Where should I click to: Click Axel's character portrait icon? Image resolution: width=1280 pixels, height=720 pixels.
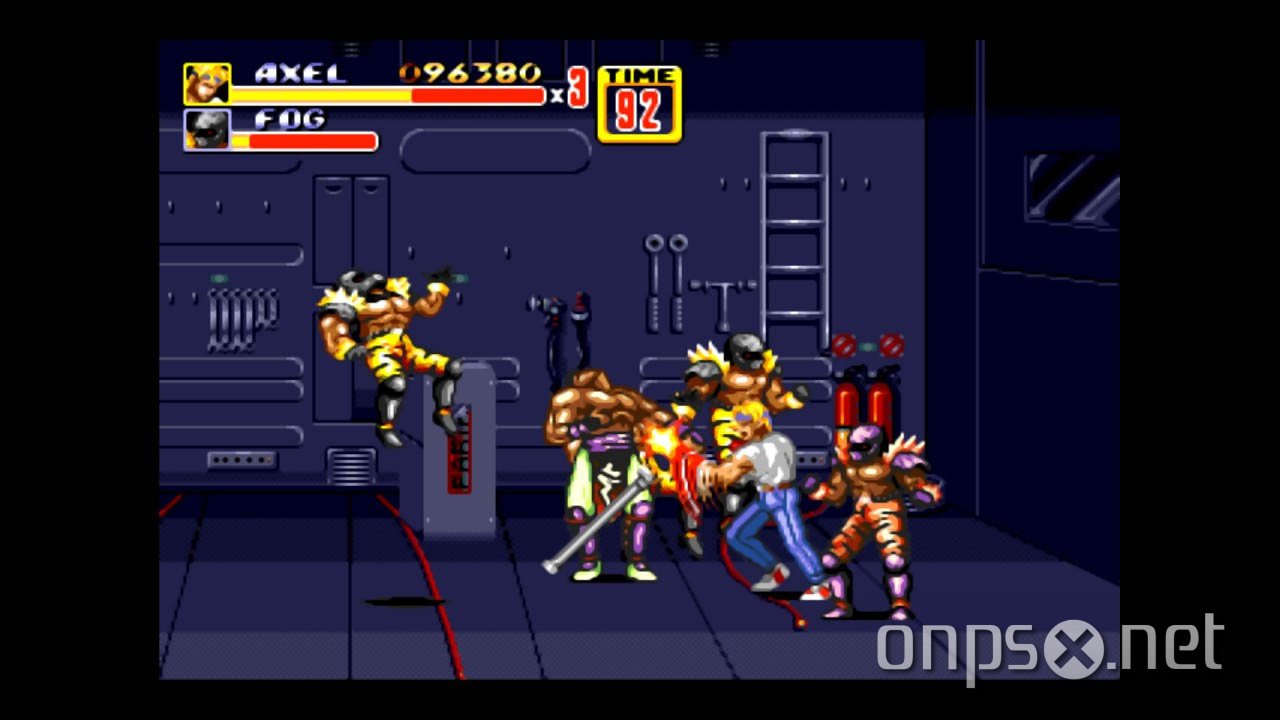tap(204, 85)
